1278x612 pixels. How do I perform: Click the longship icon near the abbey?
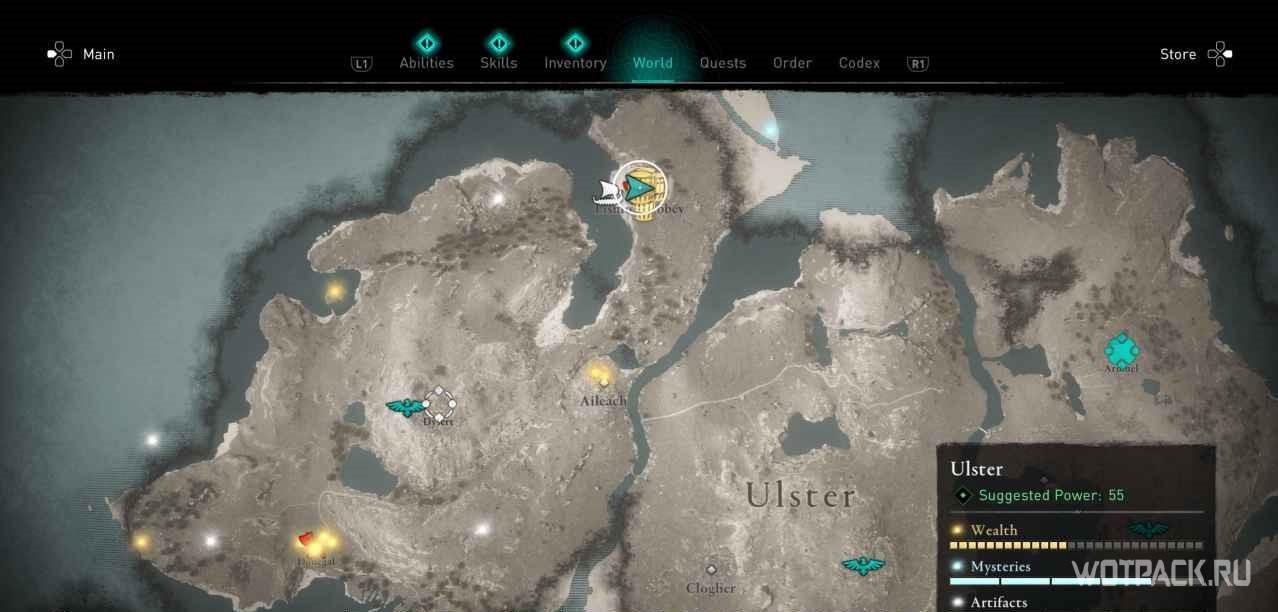coord(606,191)
